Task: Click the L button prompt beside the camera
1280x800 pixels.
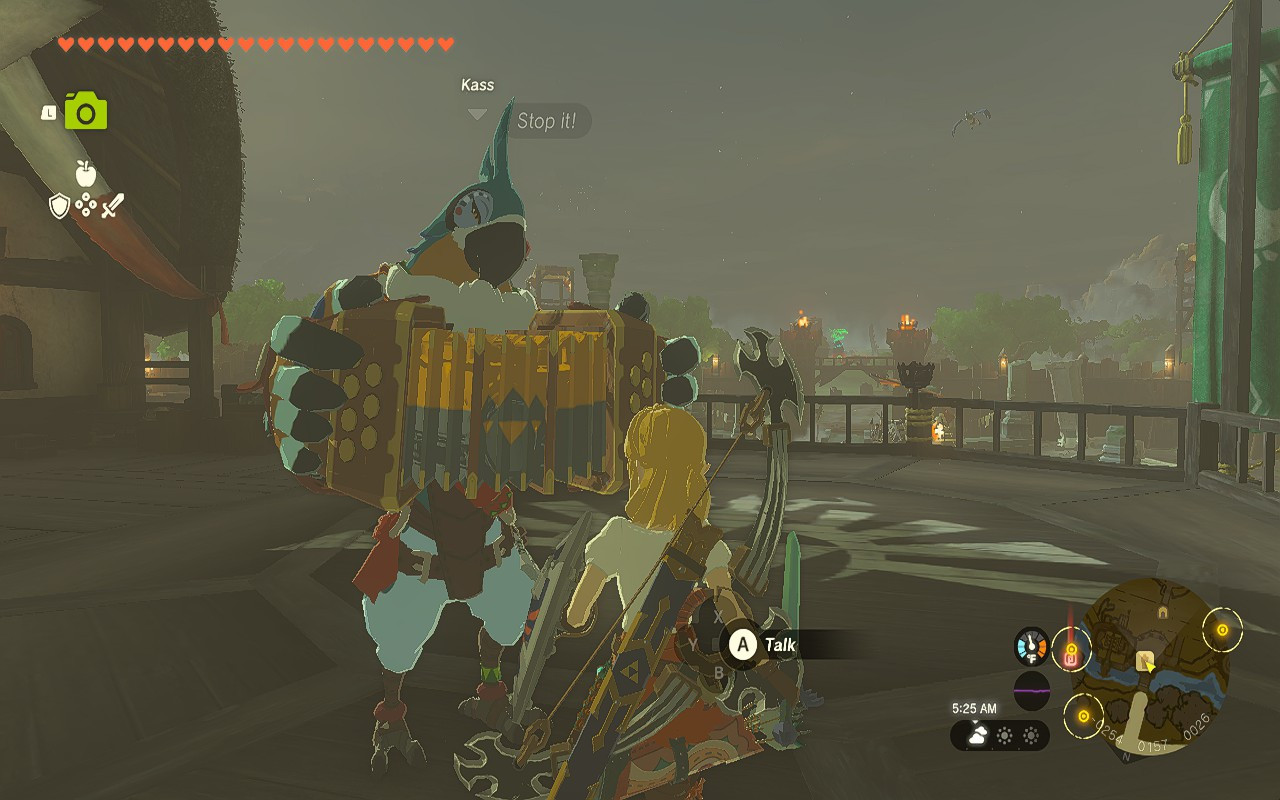Action: click(x=49, y=112)
